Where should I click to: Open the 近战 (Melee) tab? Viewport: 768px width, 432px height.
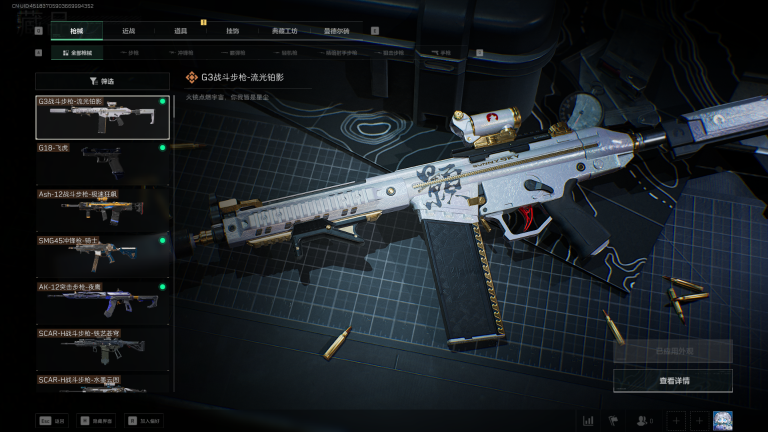tap(128, 31)
